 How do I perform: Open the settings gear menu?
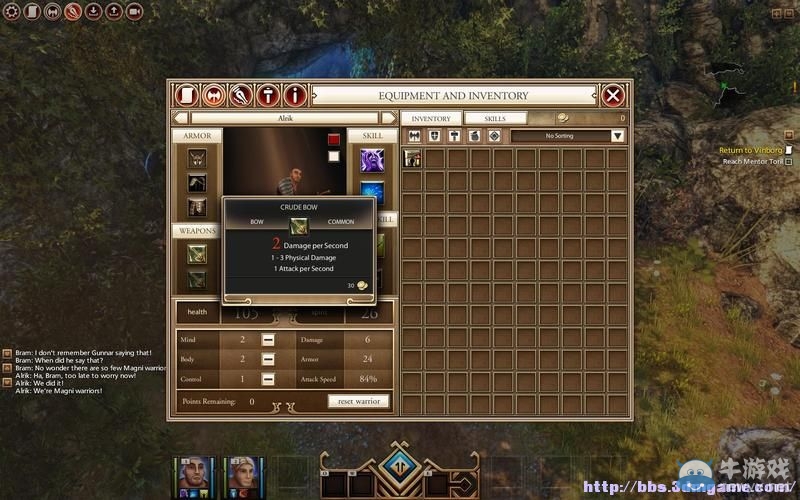[x=12, y=12]
